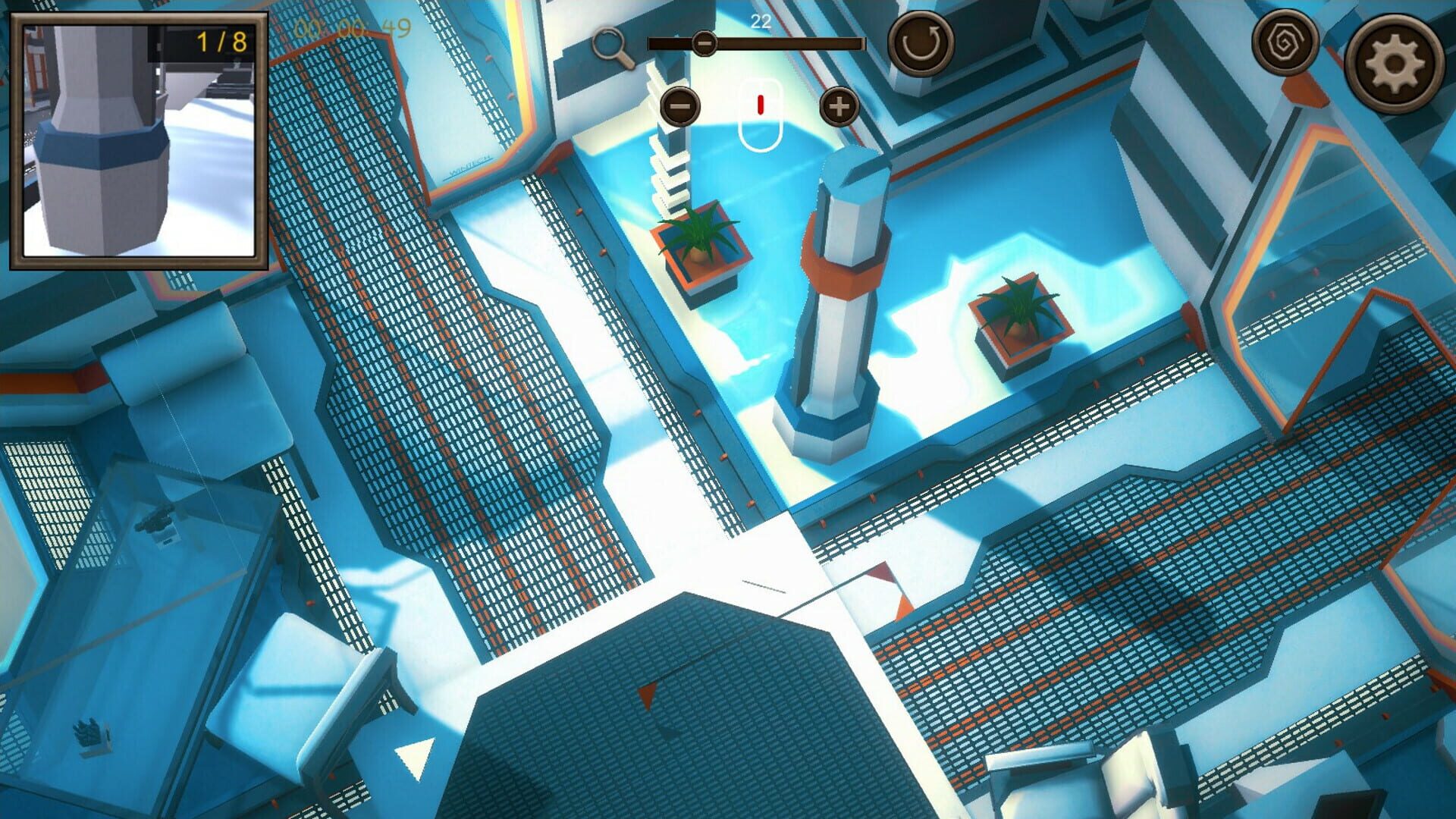Toggle zoom level using the minus control
The image size is (1456, 819).
pos(680,106)
